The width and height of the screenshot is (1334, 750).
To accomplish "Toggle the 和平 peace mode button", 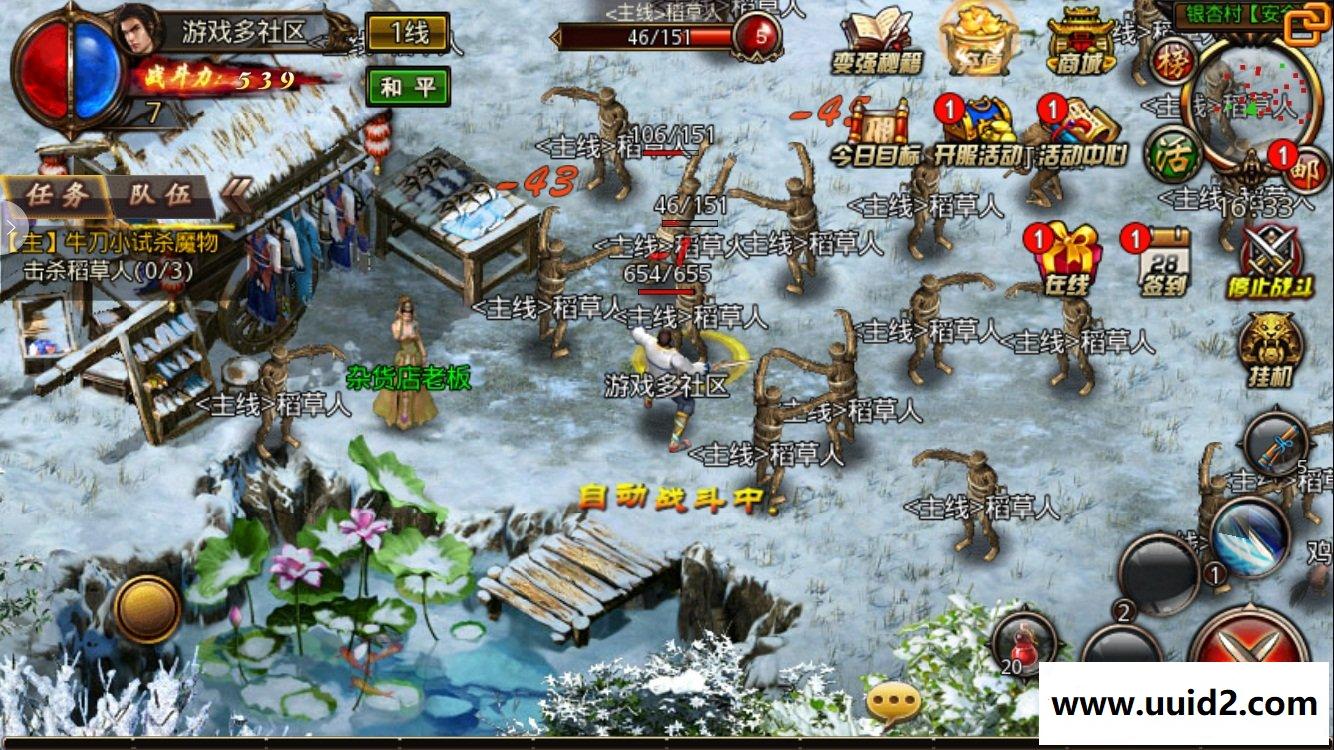I will [407, 87].
